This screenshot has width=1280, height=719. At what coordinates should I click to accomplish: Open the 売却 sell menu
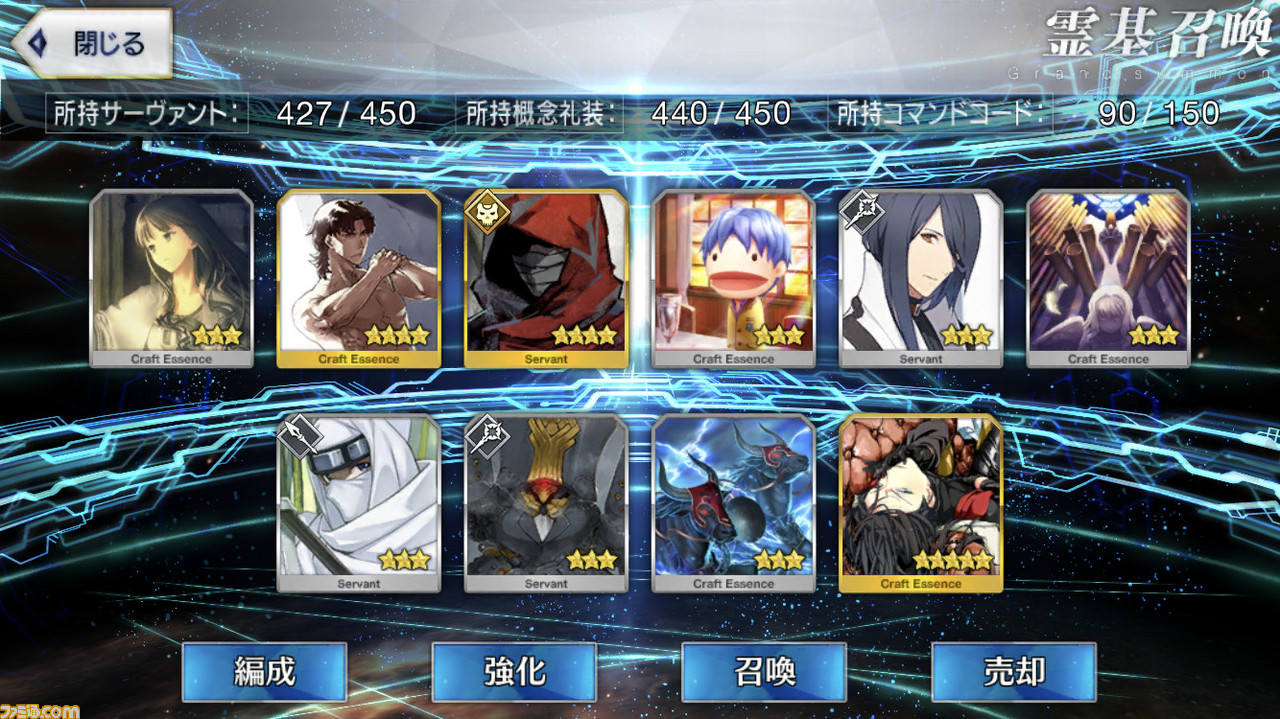1013,671
